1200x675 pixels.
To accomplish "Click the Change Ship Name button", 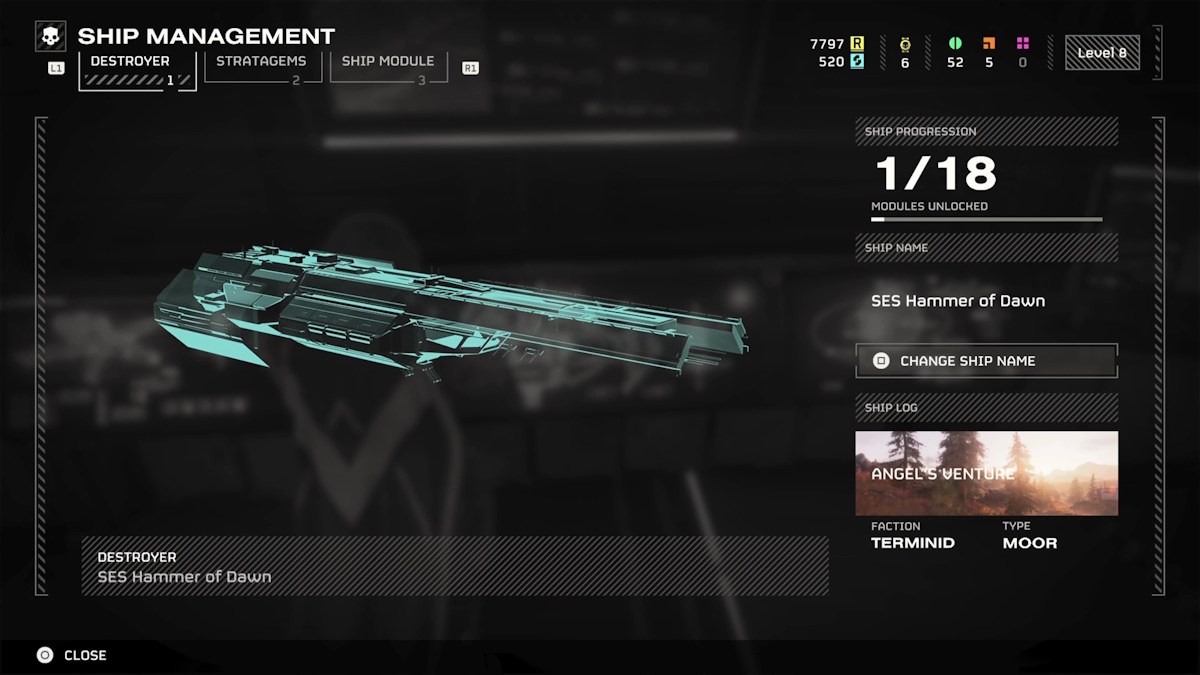I will point(986,361).
